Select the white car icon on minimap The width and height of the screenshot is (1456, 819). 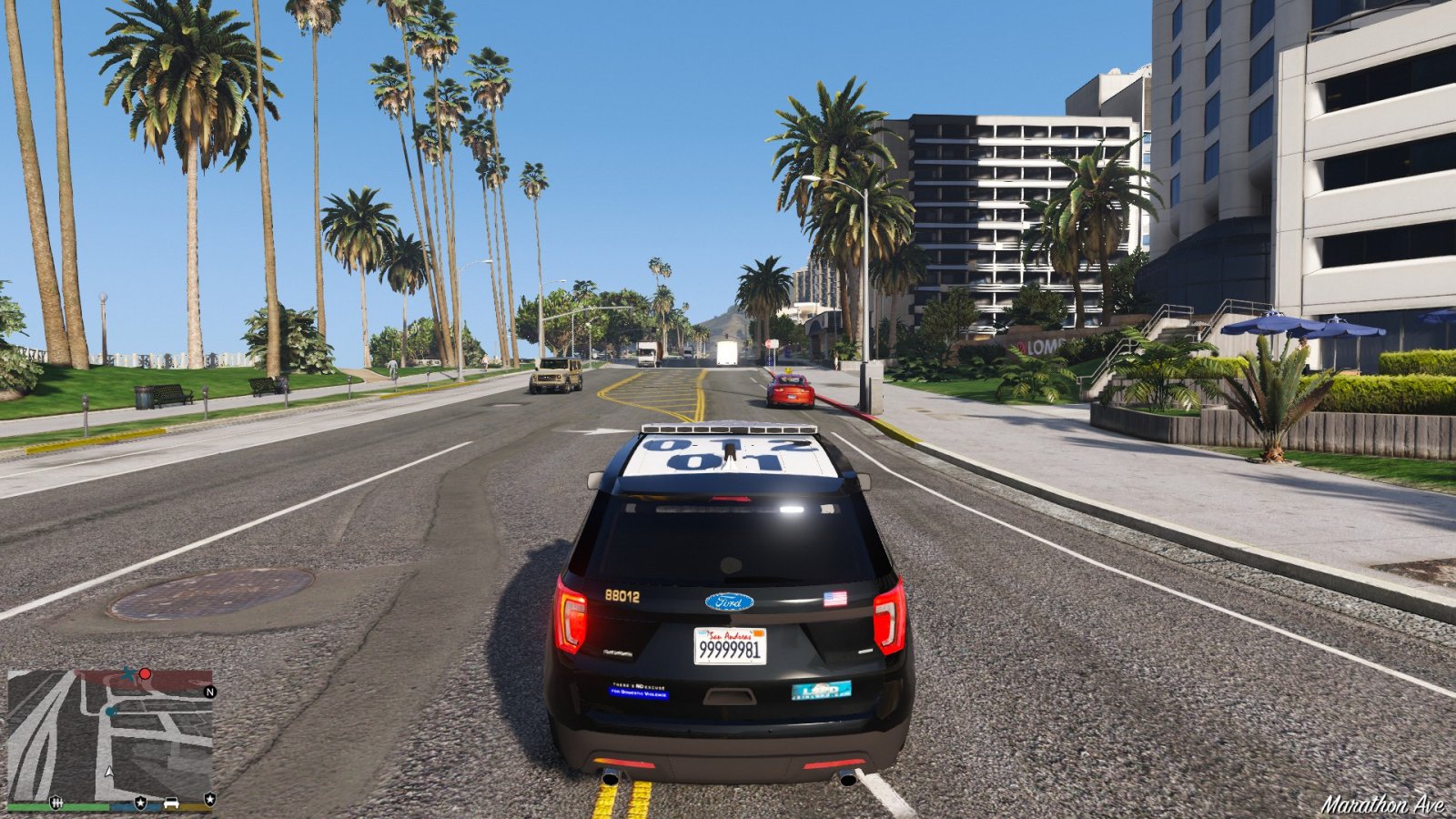click(171, 803)
